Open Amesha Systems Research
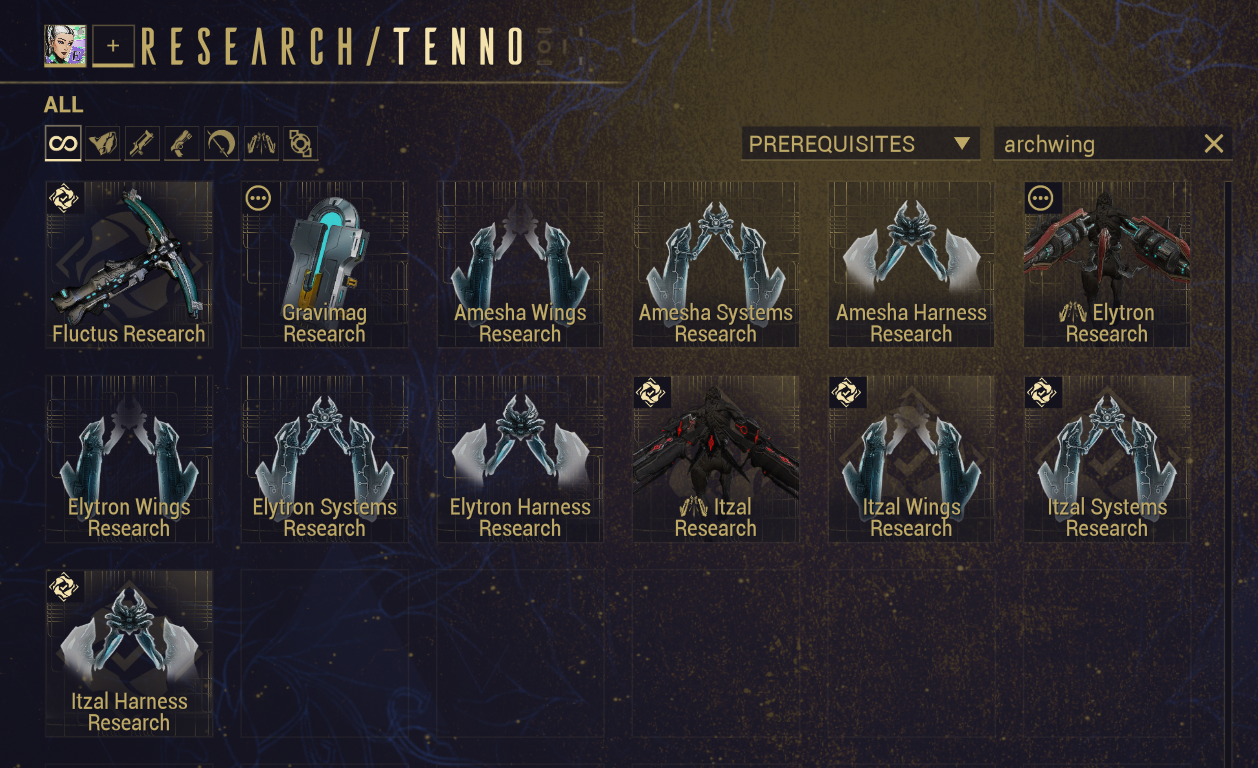This screenshot has width=1258, height=768. point(716,264)
